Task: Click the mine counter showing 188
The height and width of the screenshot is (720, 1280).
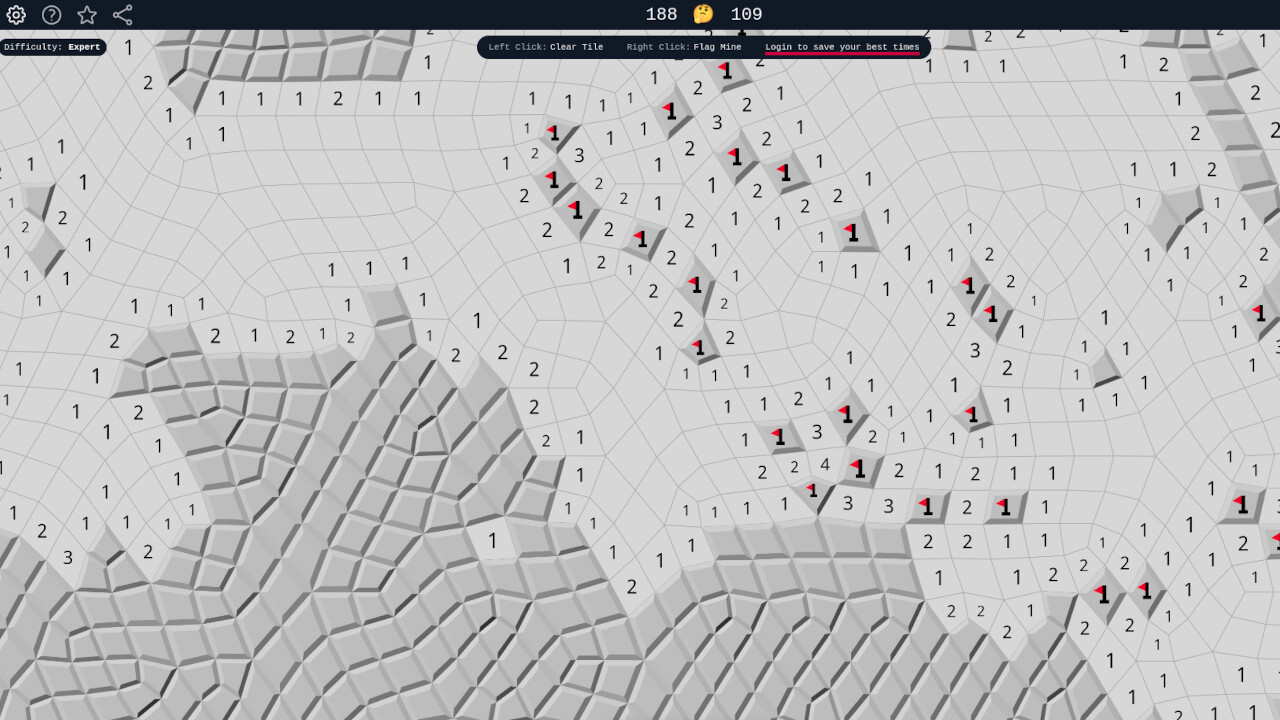Action: 661,14
